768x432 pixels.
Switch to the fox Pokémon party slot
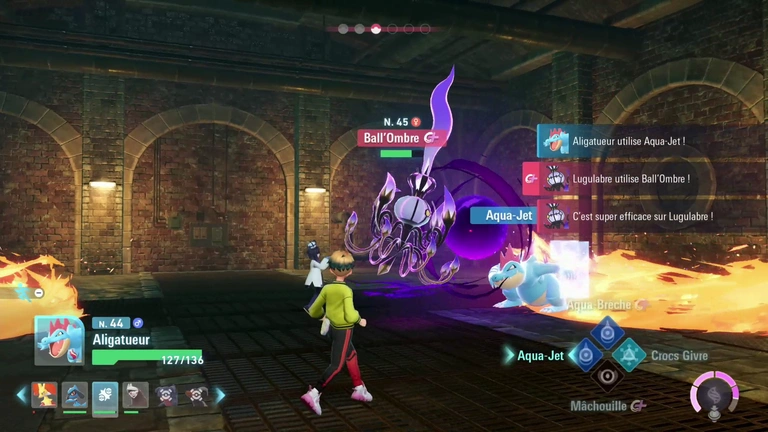click(44, 396)
